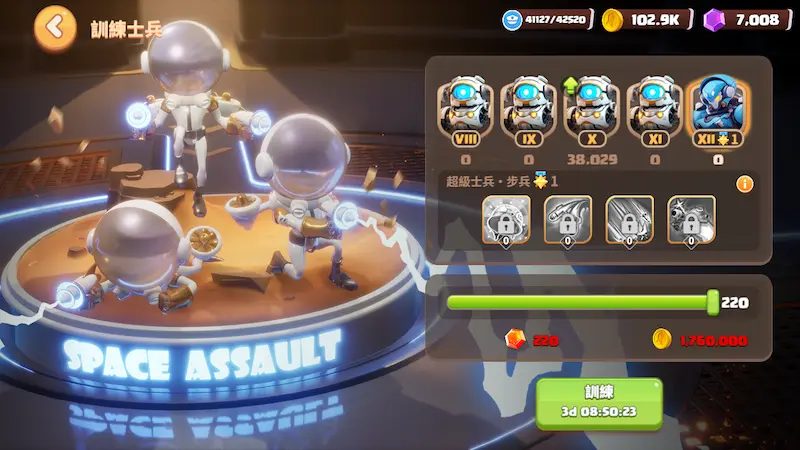
Task: Open the orange info button
Action: 744,184
